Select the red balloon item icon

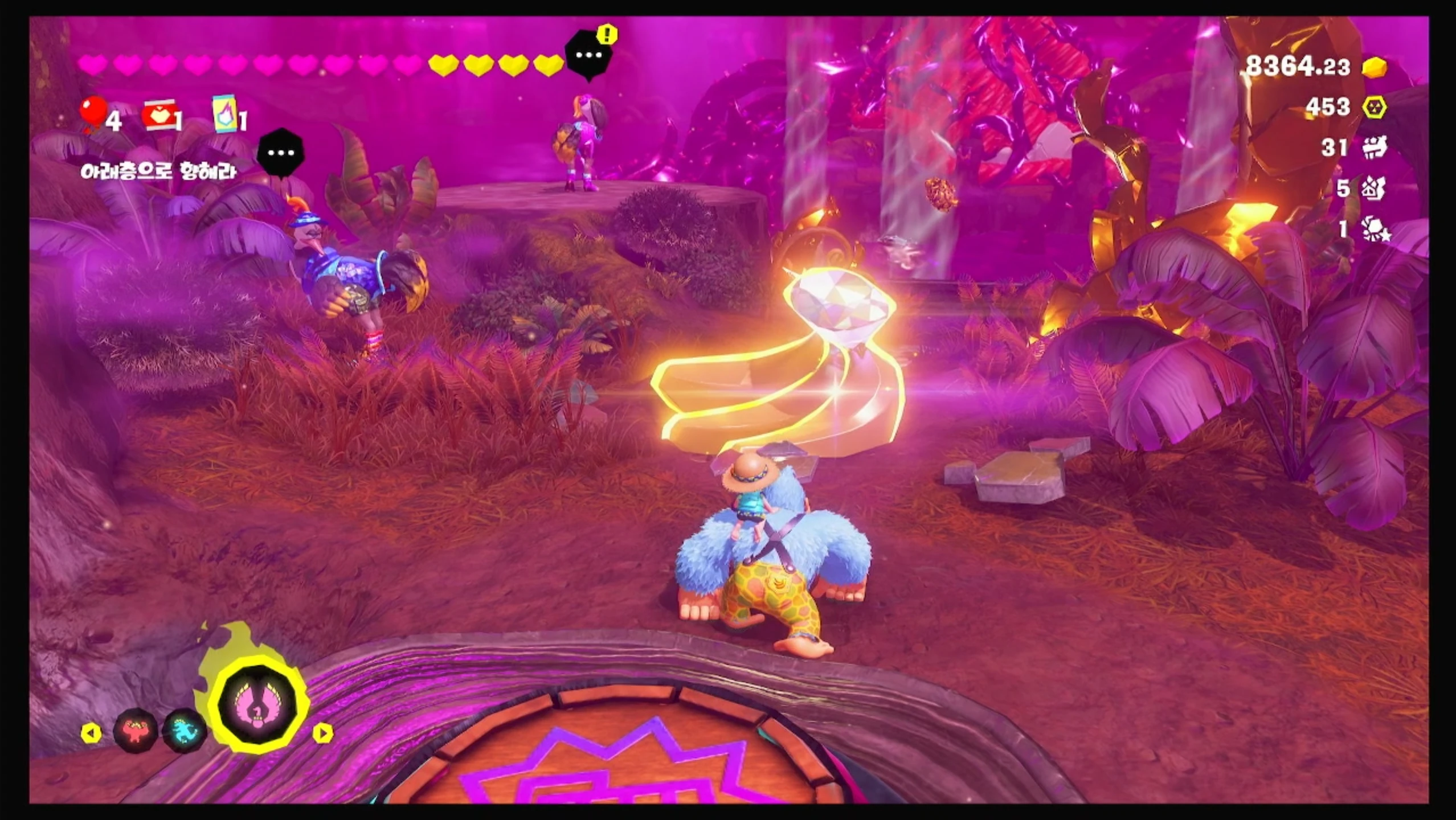[x=93, y=114]
